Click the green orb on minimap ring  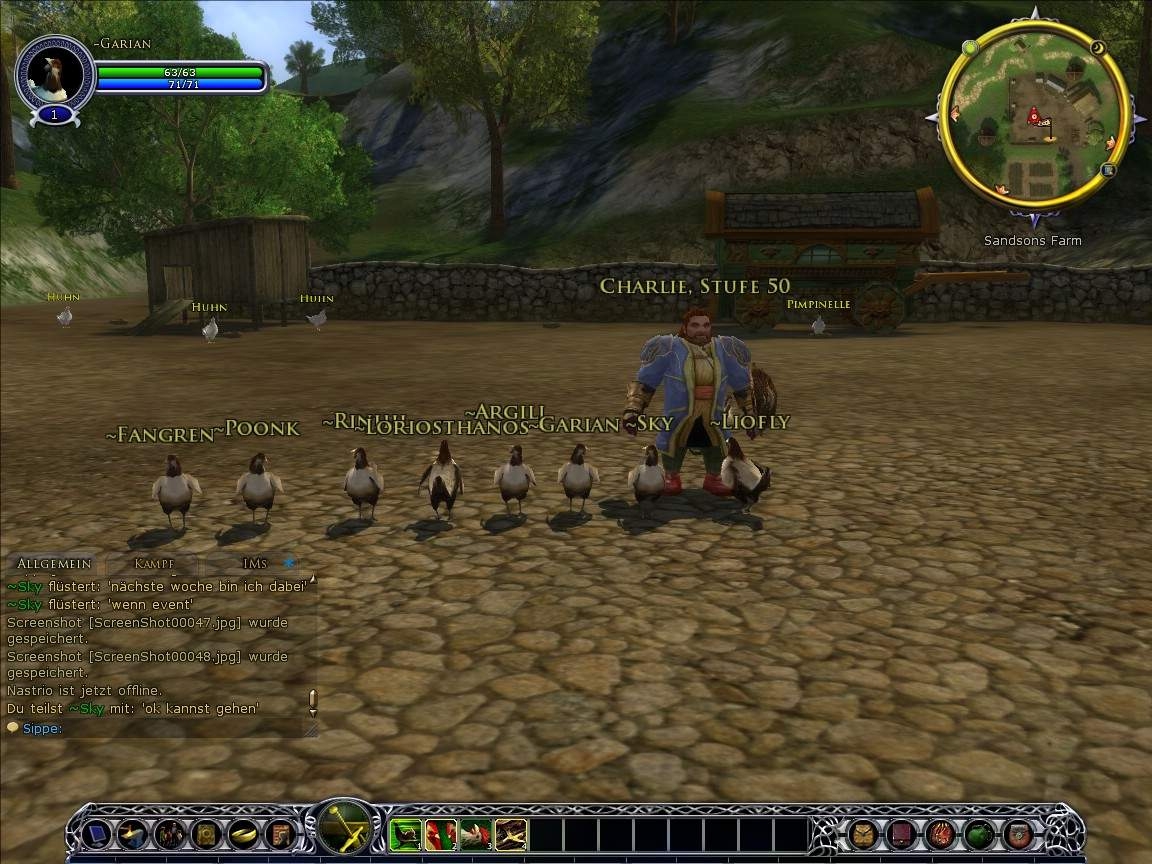(x=969, y=47)
